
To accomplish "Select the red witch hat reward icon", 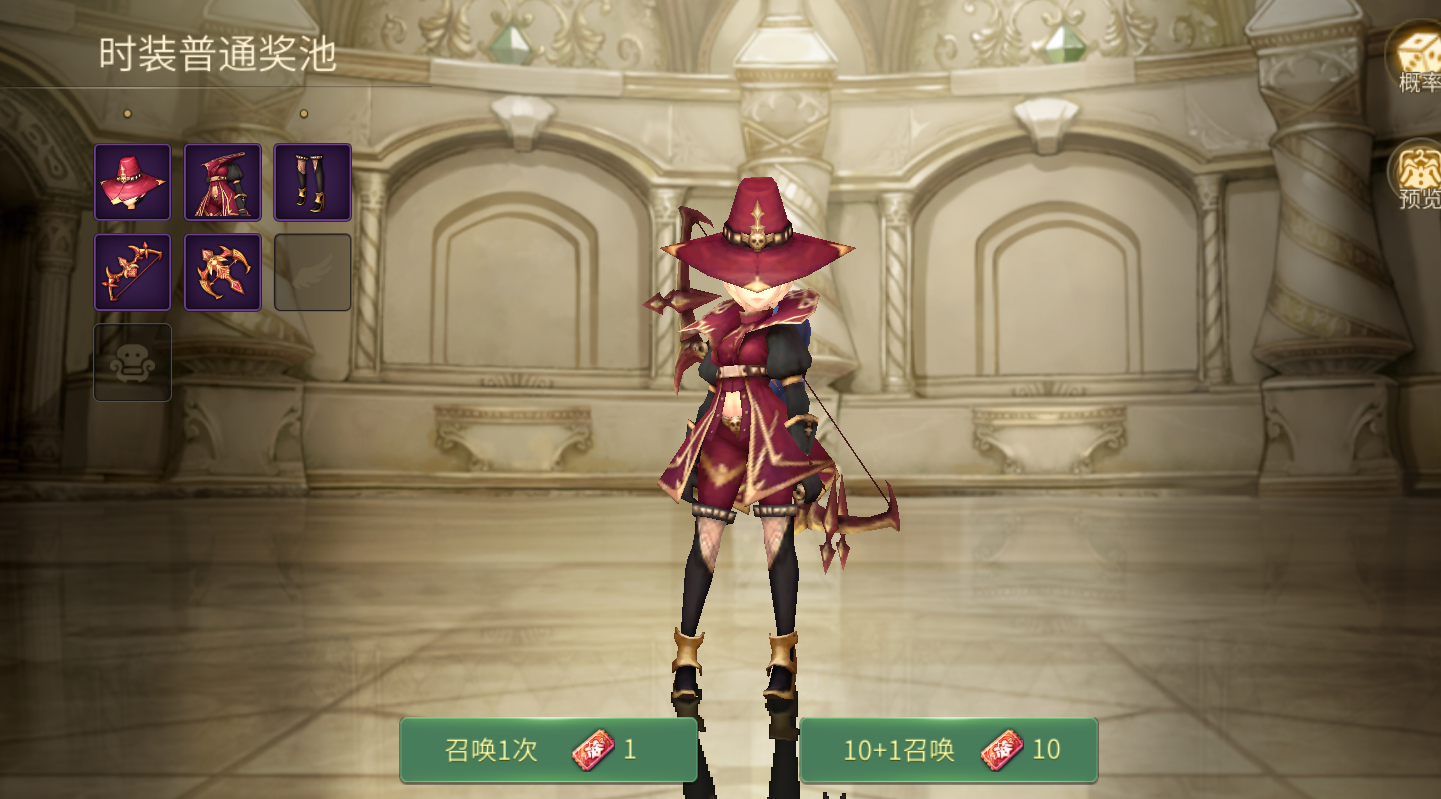I will point(132,183).
